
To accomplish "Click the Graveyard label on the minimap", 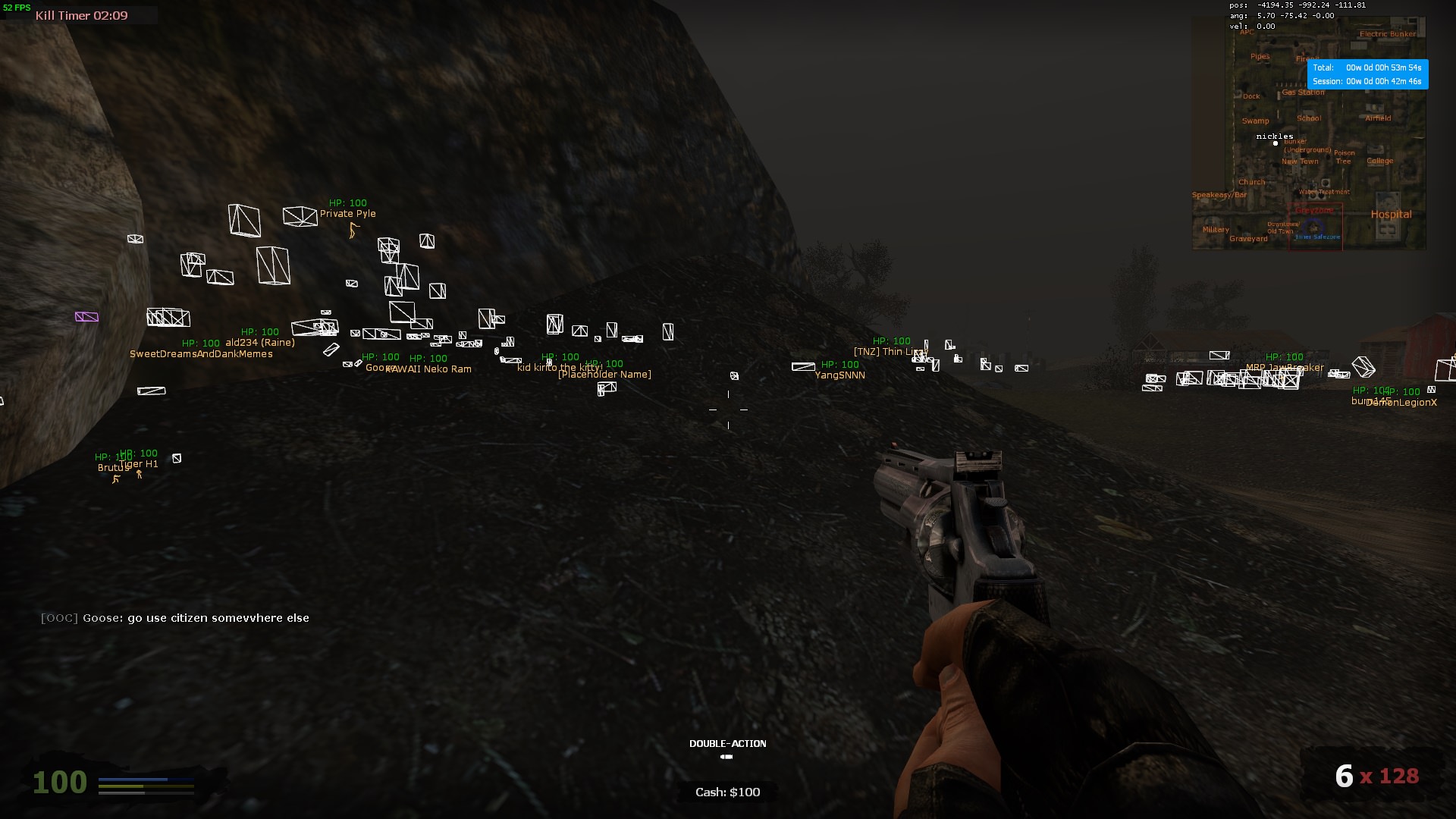I will [1248, 239].
